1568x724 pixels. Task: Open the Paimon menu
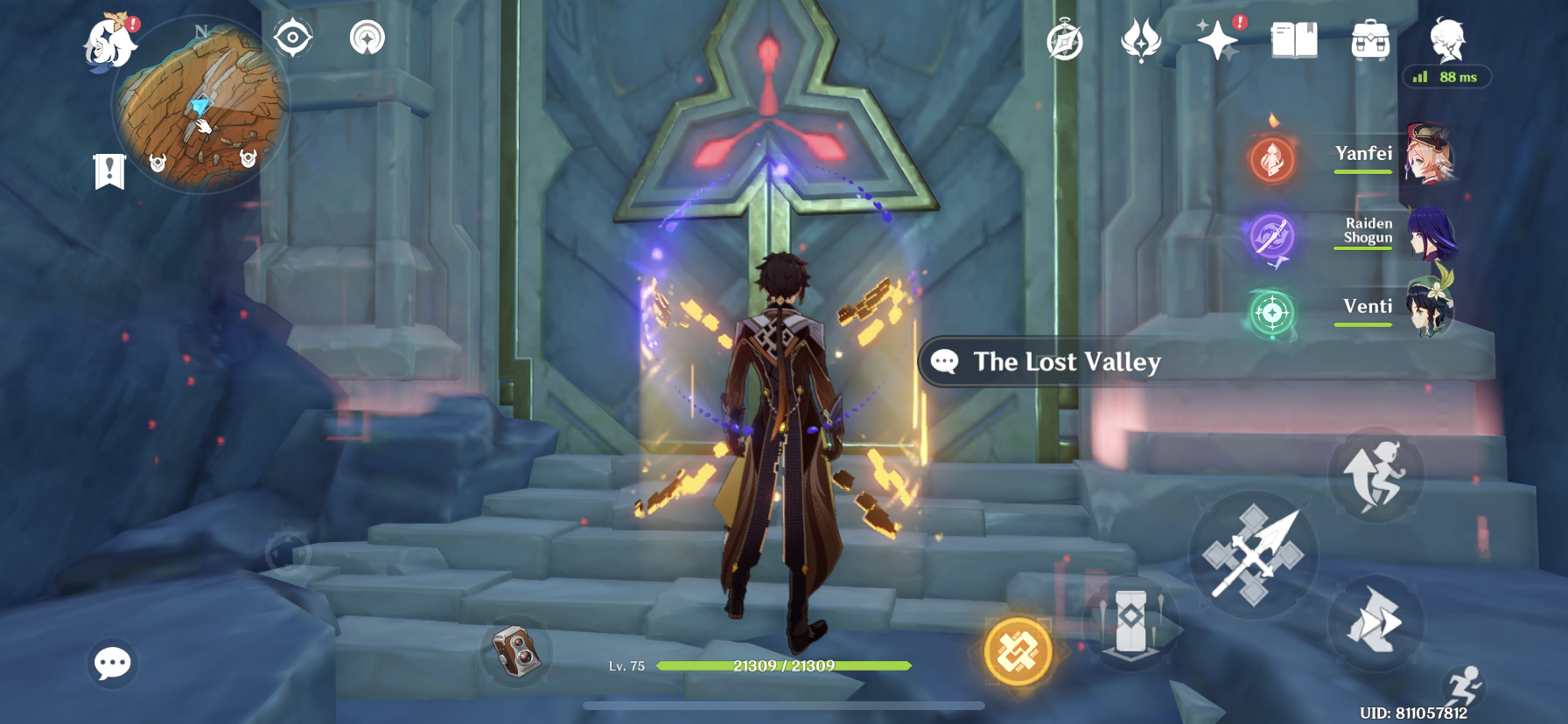click(111, 42)
